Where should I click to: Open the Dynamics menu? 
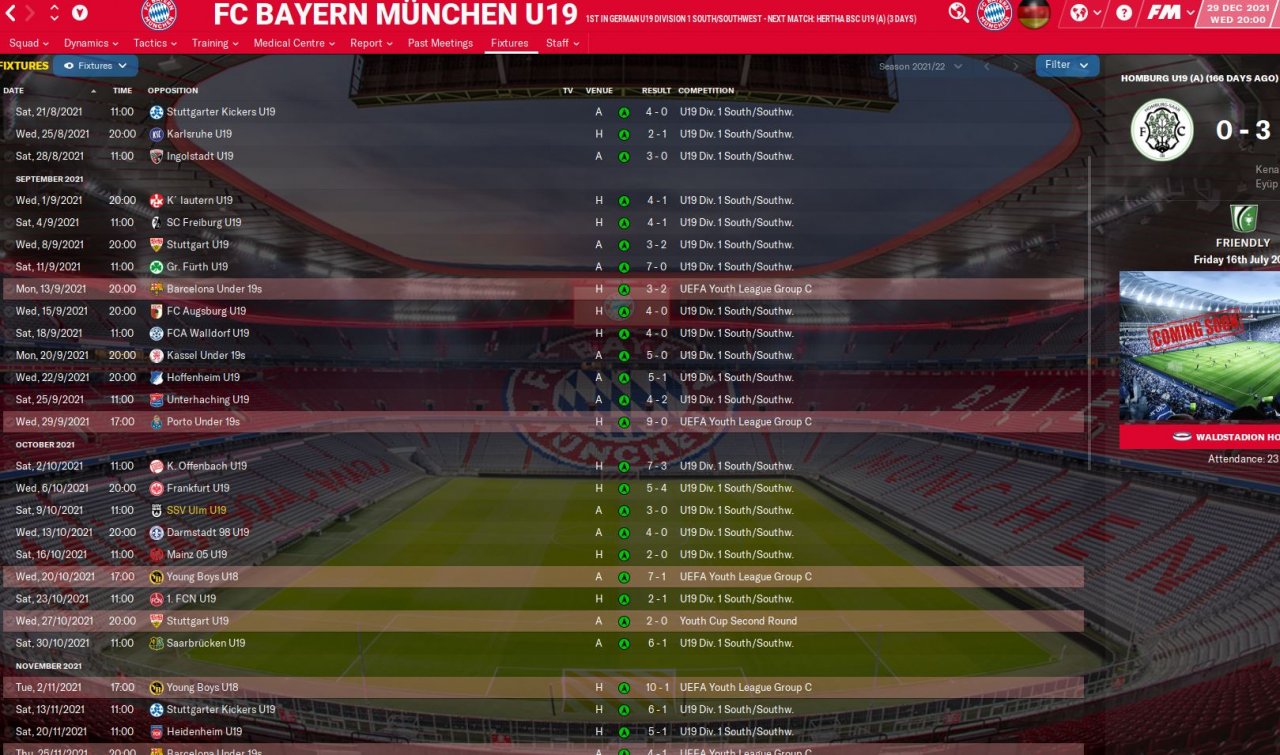coord(91,43)
